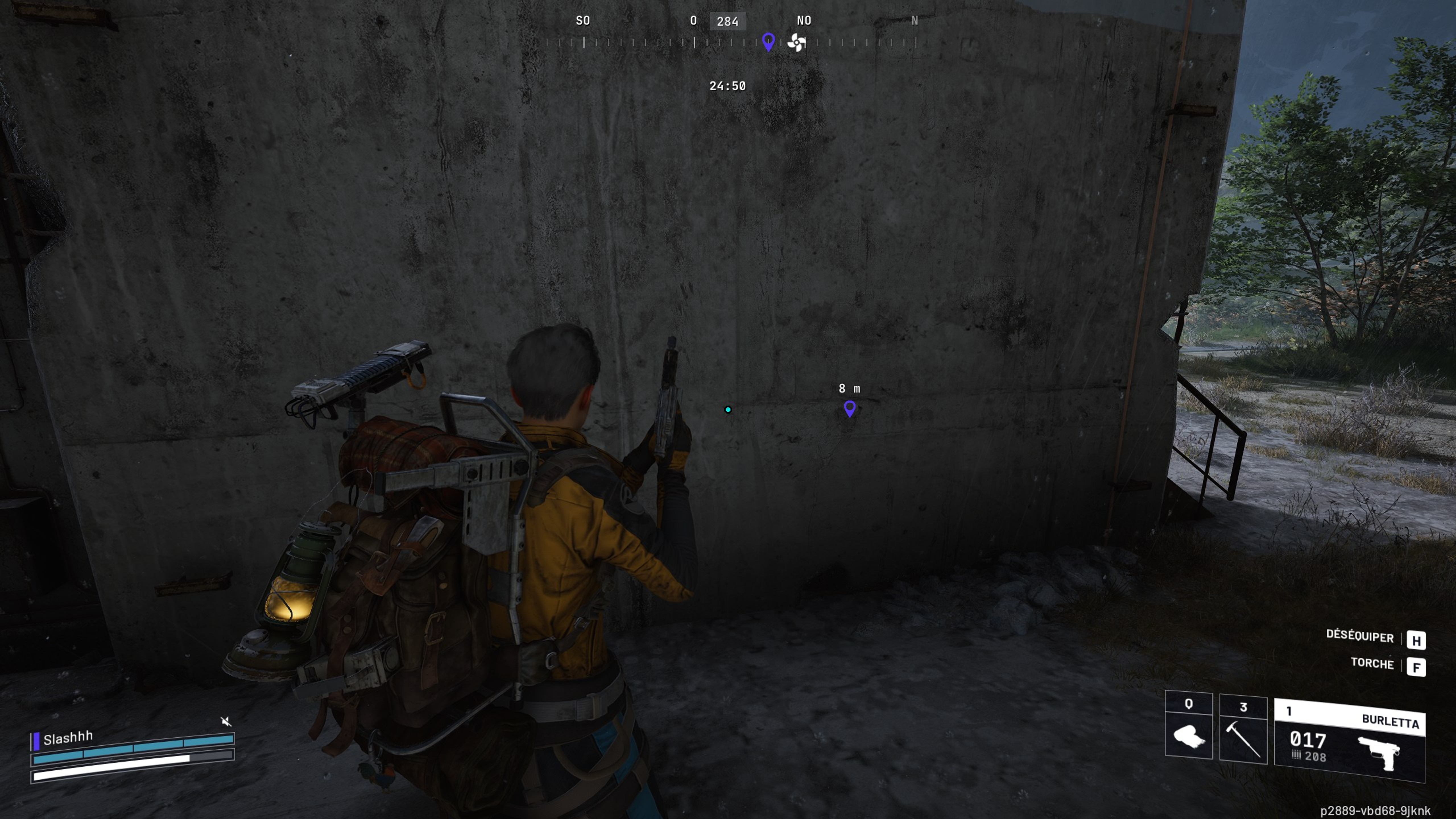Click the NO compass direction label
Screen dimensions: 1456x819
tap(804, 20)
